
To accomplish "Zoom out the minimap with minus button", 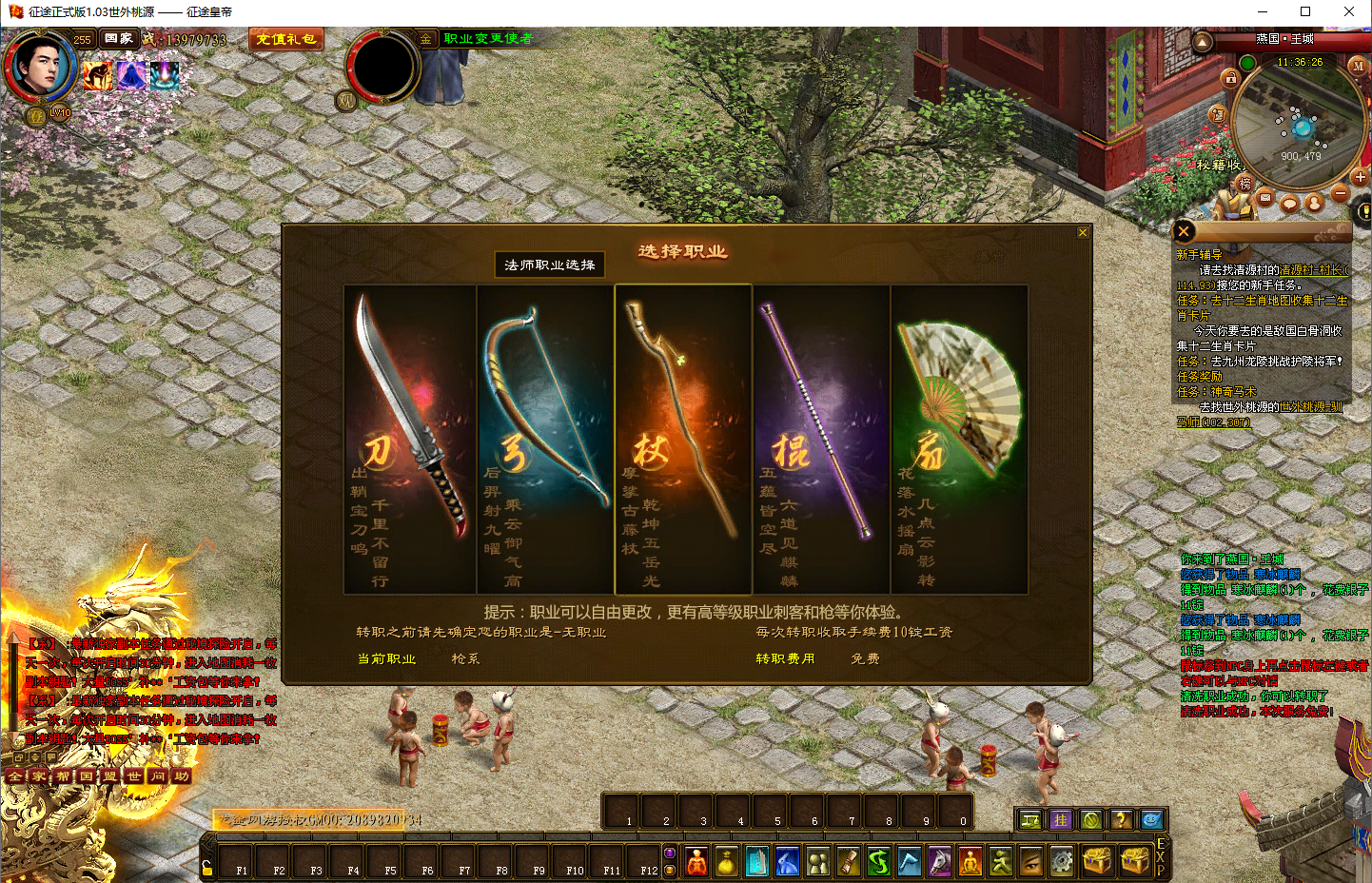I will (1341, 193).
